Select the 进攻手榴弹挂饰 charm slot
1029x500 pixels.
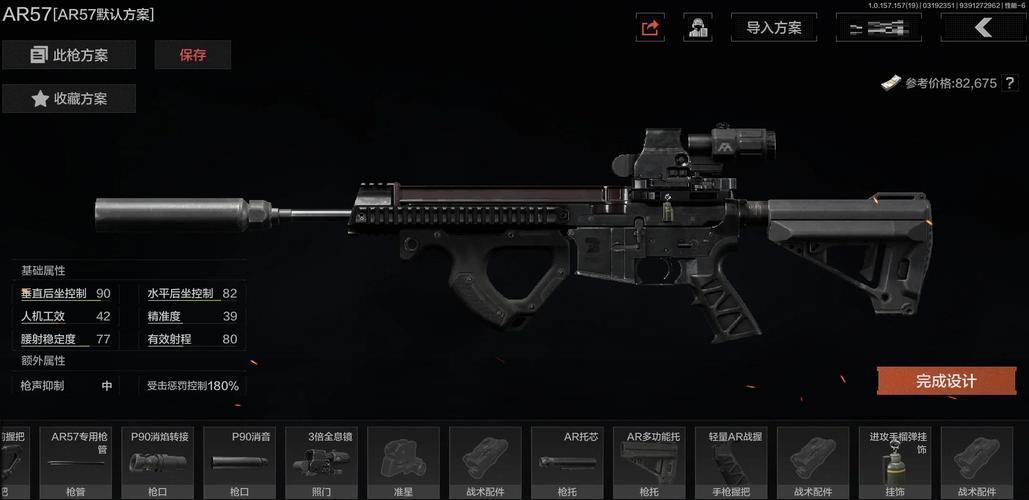point(895,462)
